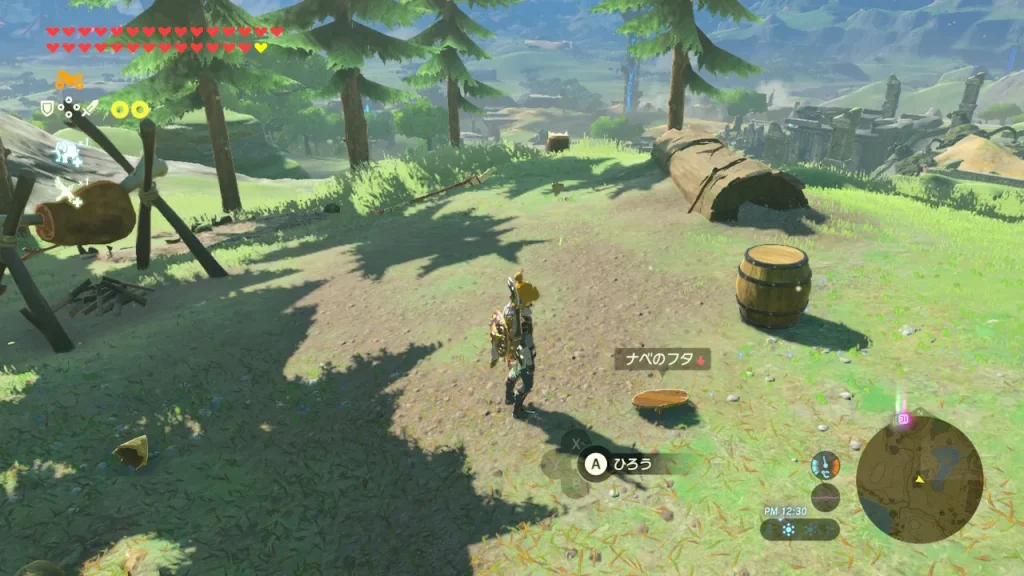The width and height of the screenshot is (1024, 576).
Task: Click the crossed swords buff icon
Action: (x=68, y=190)
